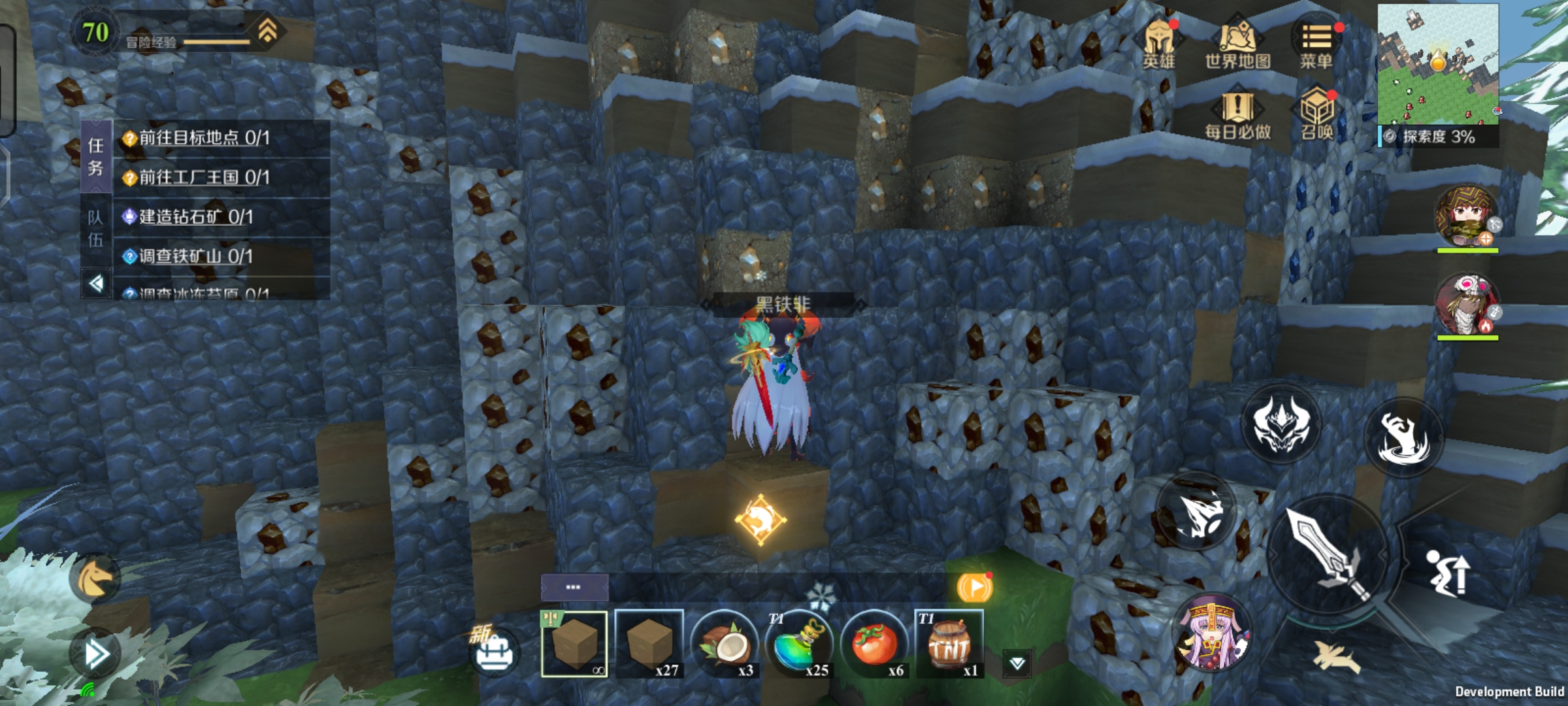Select the coconut item slot
This screenshot has width=1568, height=706.
[x=724, y=645]
